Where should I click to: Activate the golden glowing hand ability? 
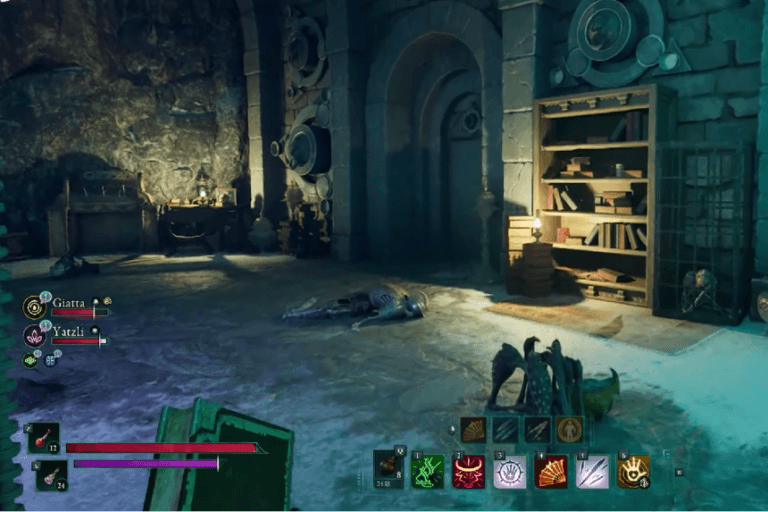[633, 471]
